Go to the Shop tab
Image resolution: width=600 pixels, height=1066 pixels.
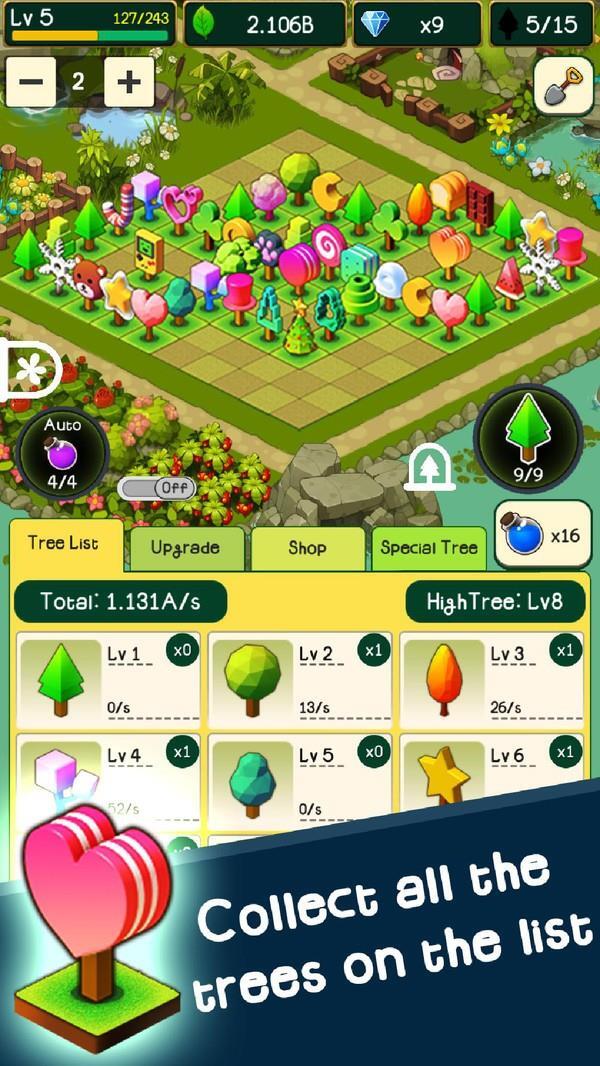(308, 548)
